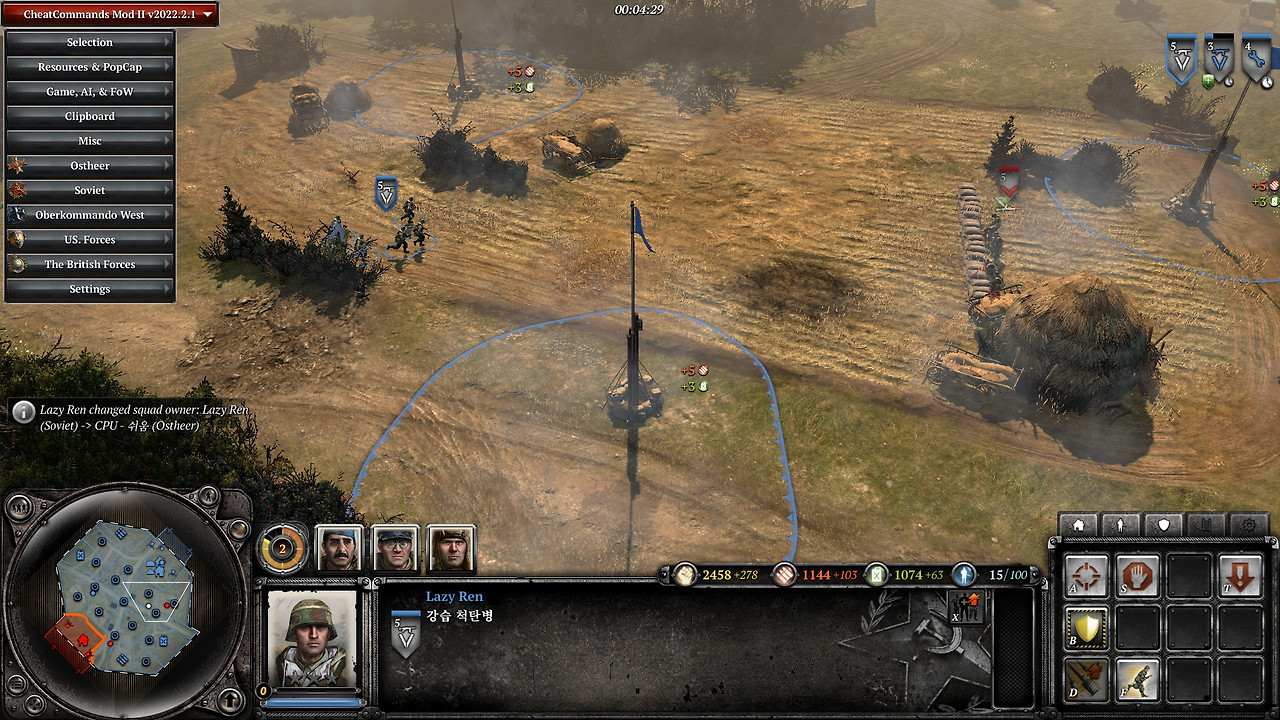The image size is (1280, 720).
Task: Select the wrench engineer squad shield
Action: point(1256,60)
